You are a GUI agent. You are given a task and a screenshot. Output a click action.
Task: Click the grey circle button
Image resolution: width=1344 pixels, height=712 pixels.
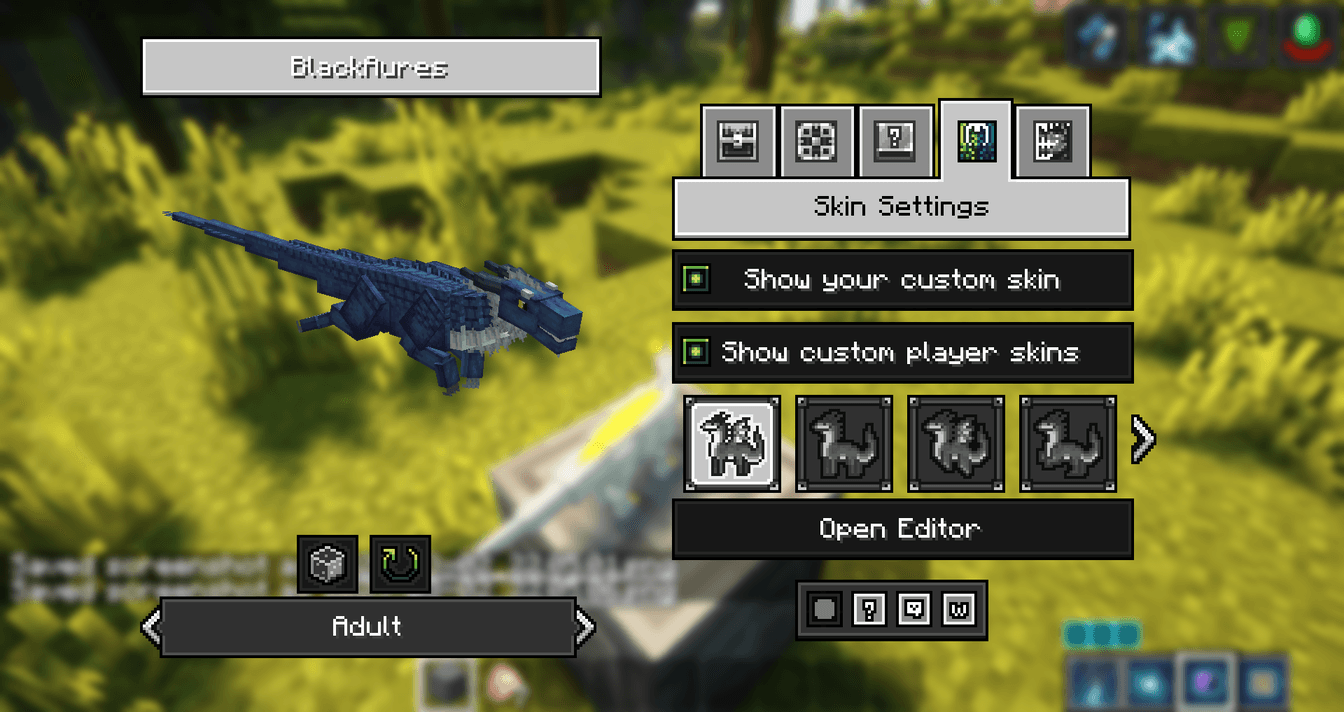[x=824, y=610]
